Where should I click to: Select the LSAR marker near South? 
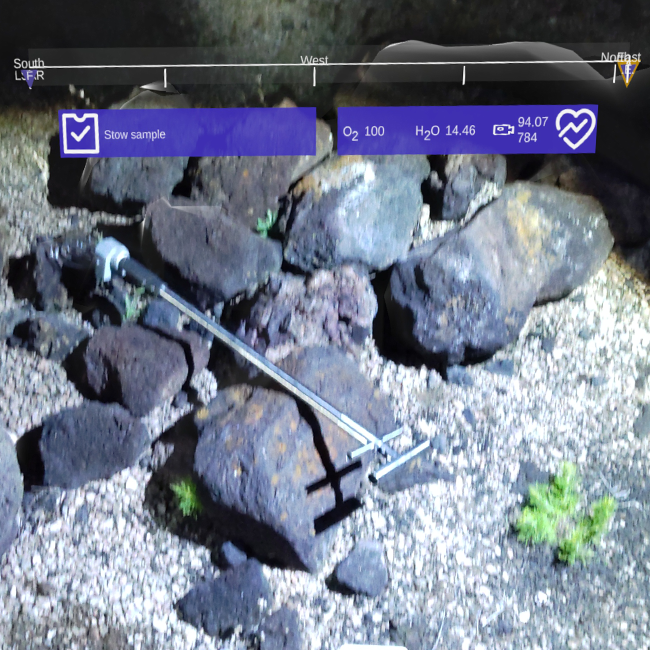coord(29,76)
